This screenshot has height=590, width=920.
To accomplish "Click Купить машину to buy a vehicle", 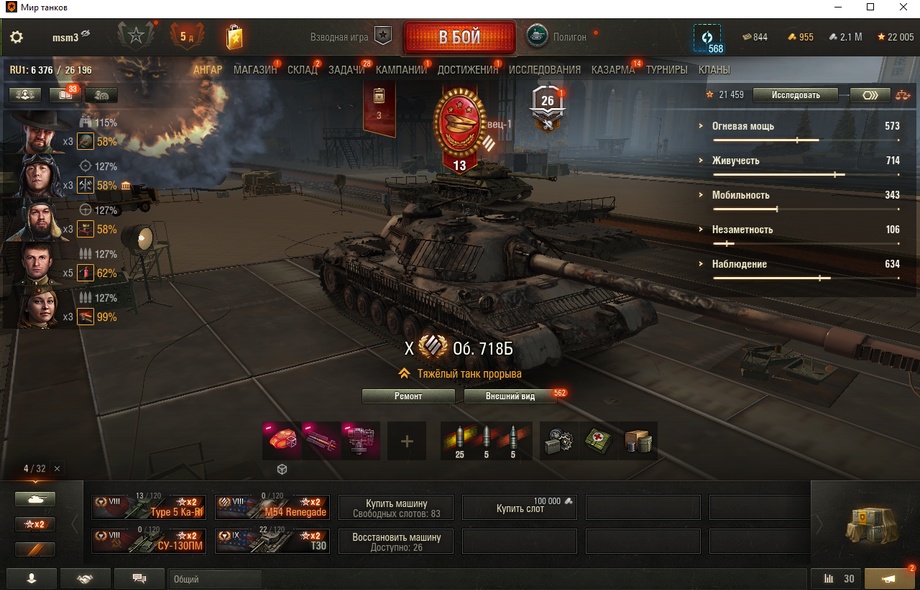I will click(x=395, y=508).
